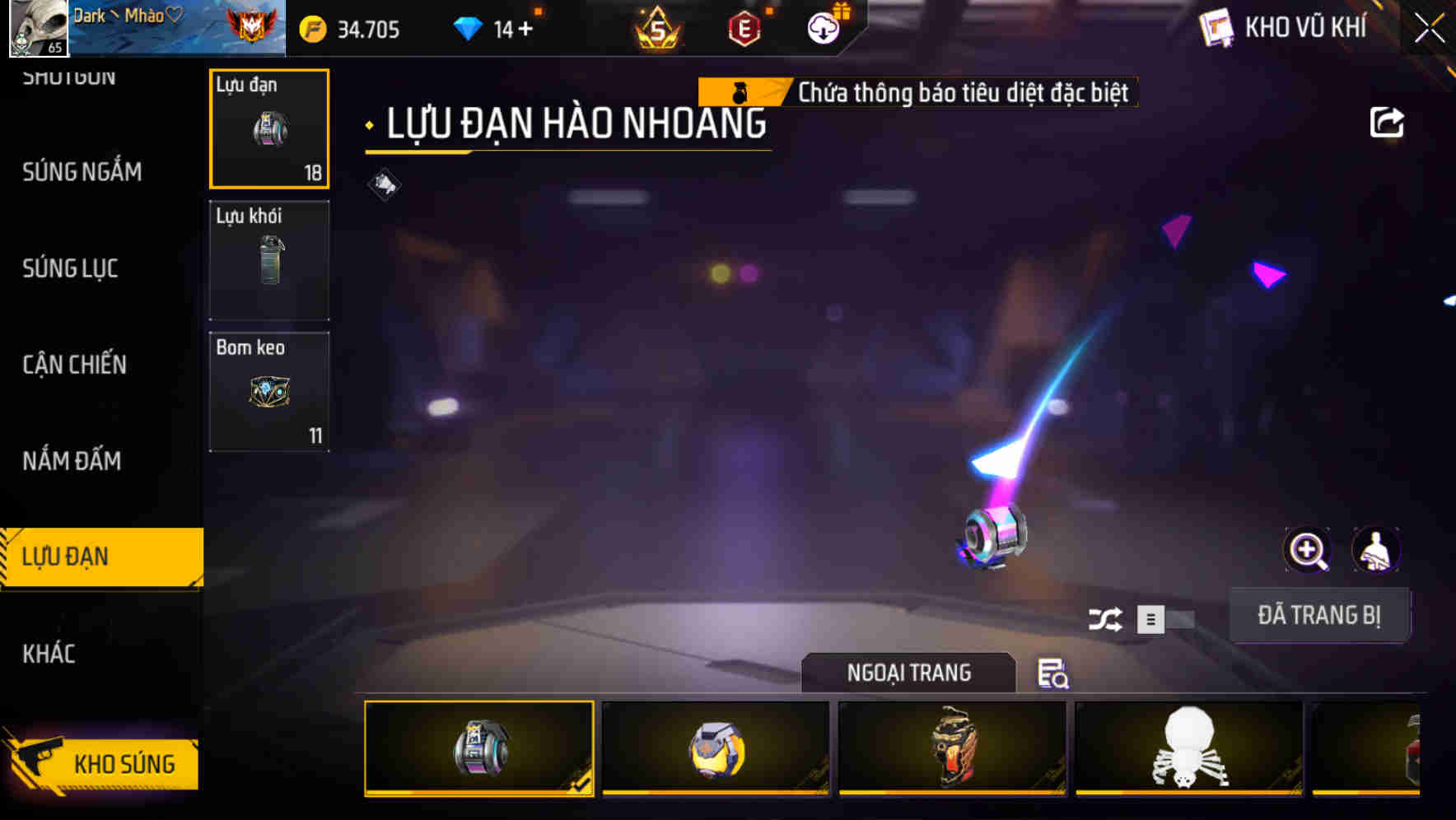Select the character preview icon beside the magnifier
Screen dimensions: 1456x820
1376,550
